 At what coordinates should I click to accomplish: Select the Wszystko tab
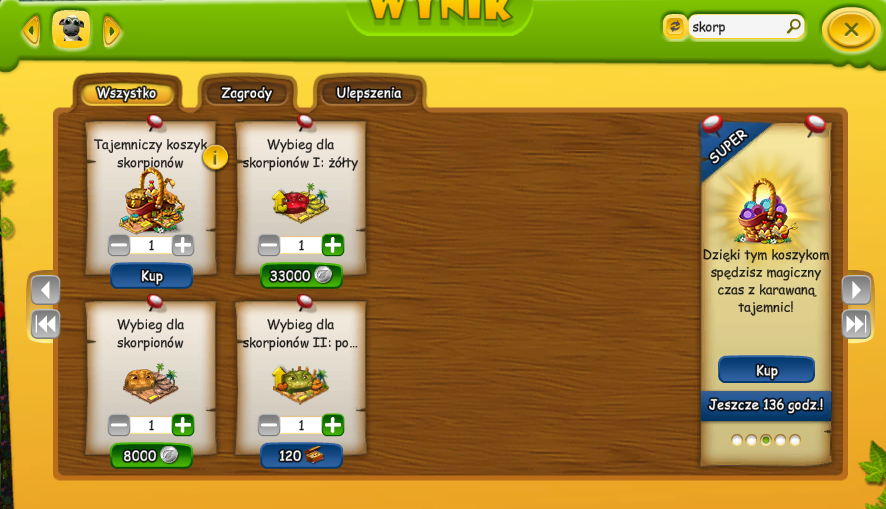[x=126, y=93]
